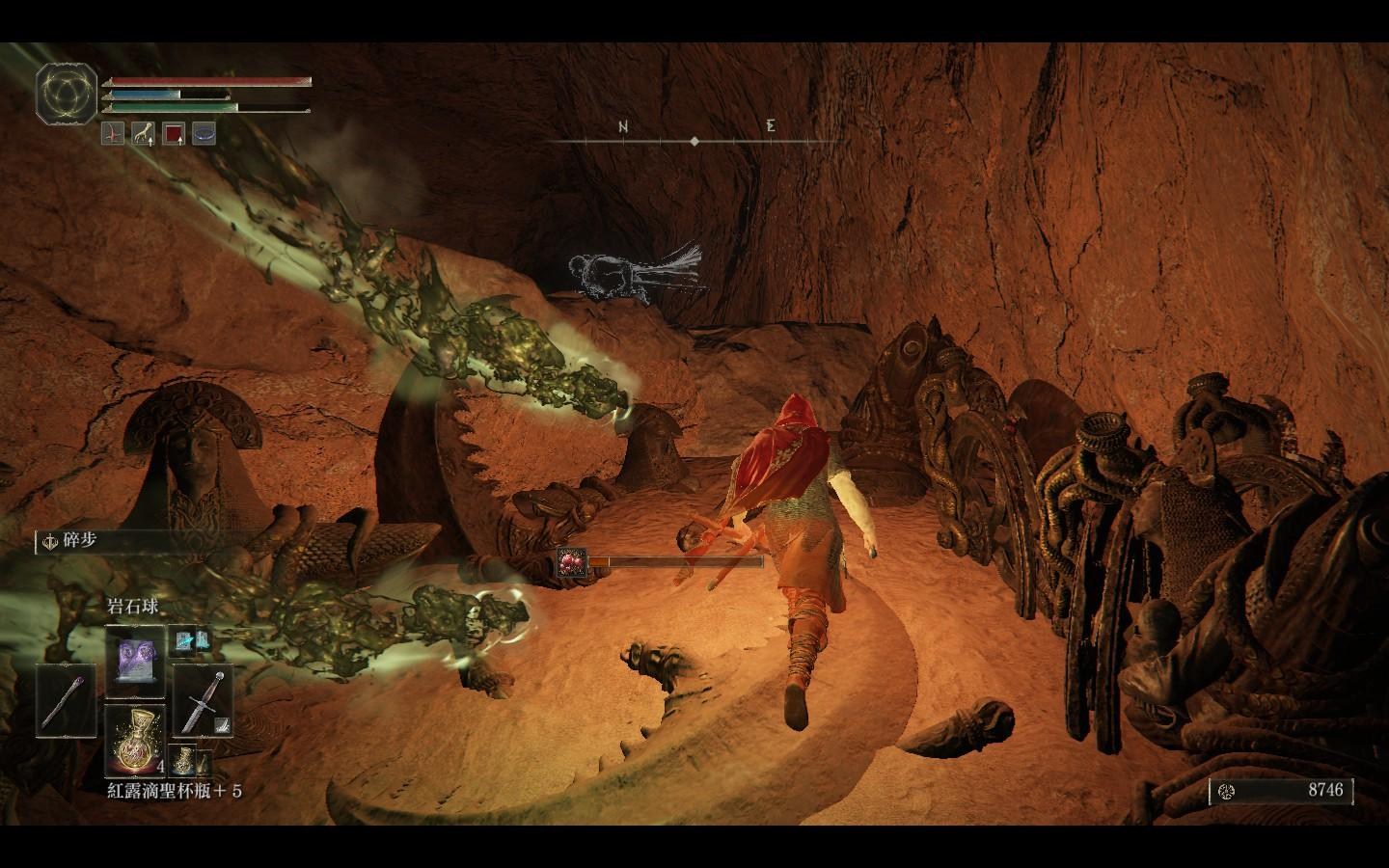This screenshot has width=1389, height=868.
Task: Select the right-hand sword slot
Action: point(204,699)
